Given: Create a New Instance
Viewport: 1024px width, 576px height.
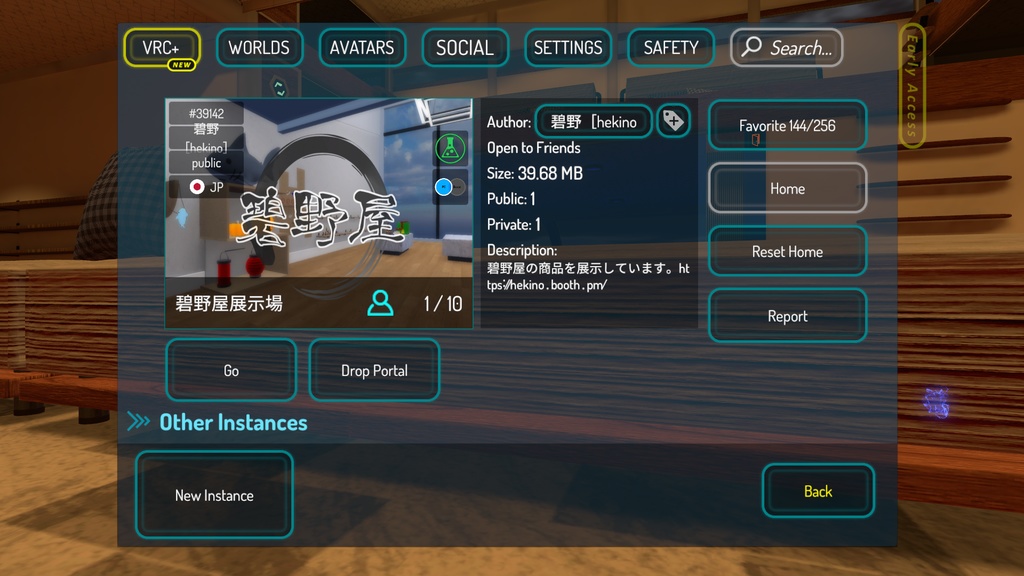Looking at the screenshot, I should click(214, 495).
